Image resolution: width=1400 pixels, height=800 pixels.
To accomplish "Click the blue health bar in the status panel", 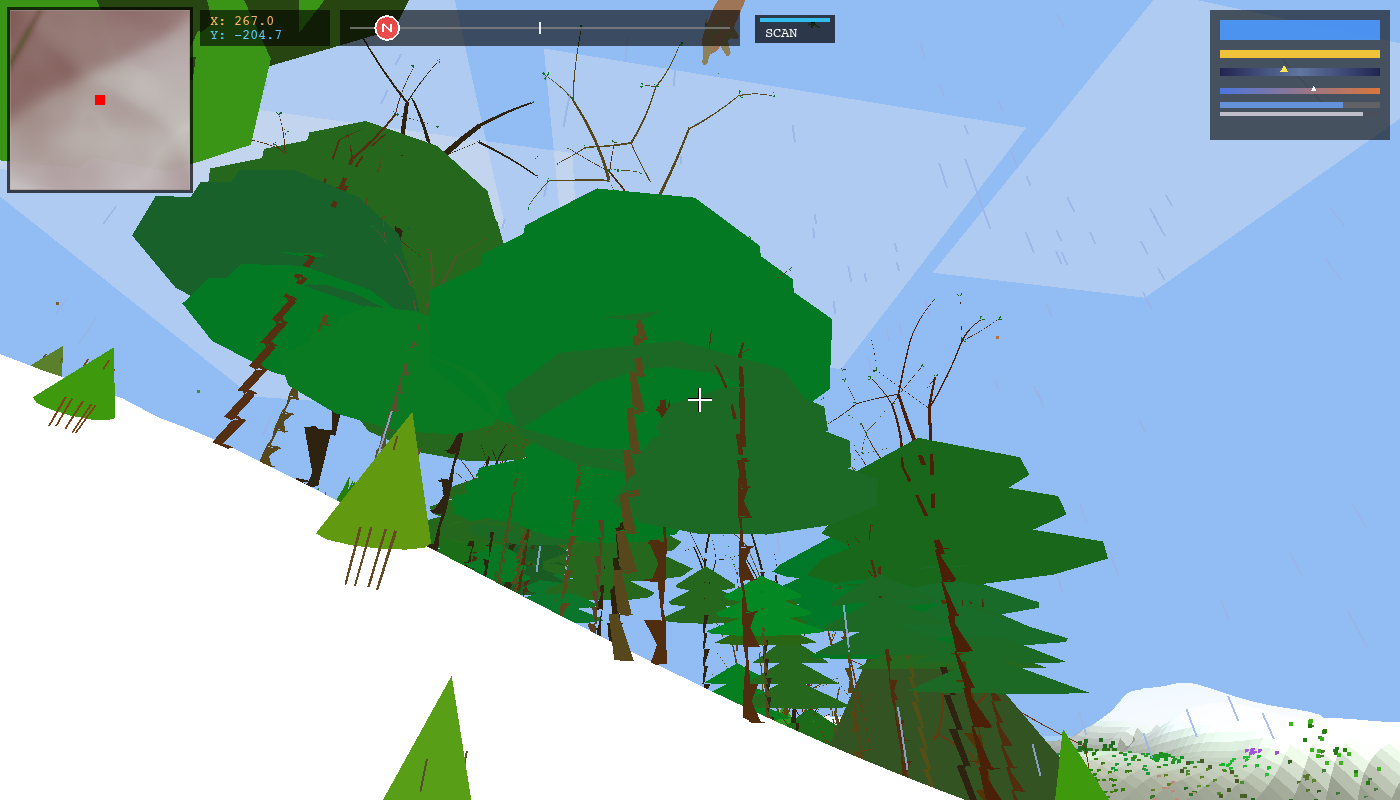I will pyautogui.click(x=1298, y=30).
